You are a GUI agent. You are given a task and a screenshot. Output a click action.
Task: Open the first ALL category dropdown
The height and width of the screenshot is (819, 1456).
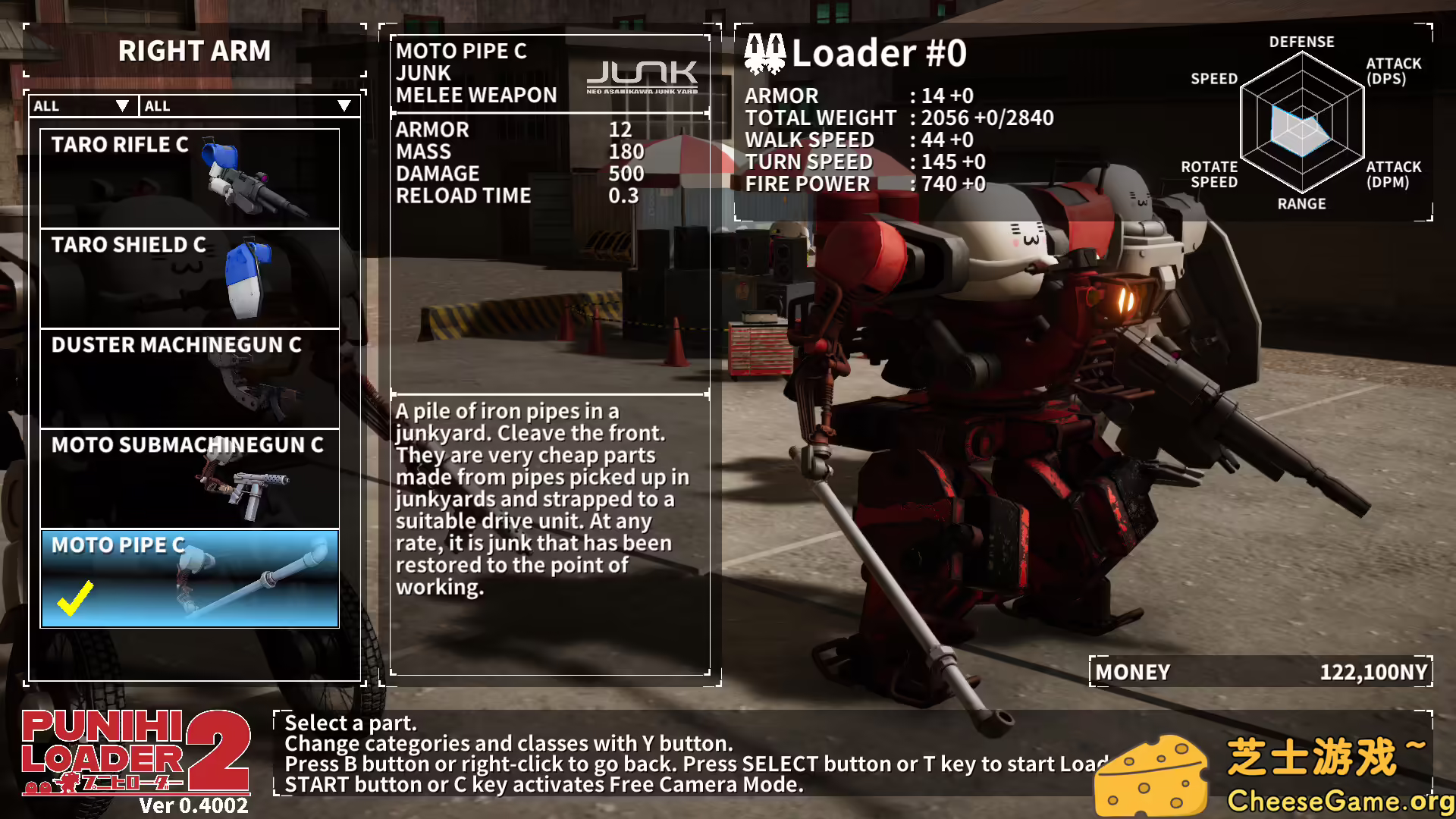pyautogui.click(x=82, y=106)
